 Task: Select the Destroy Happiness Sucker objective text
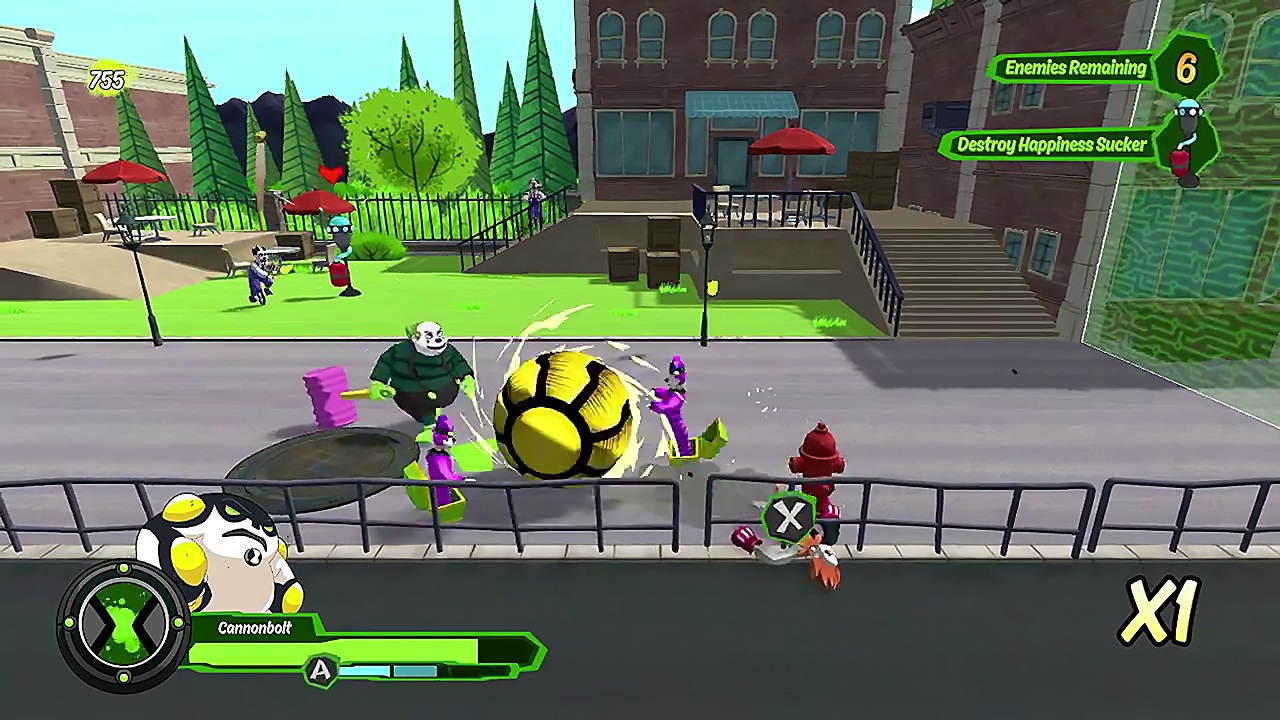[1050, 145]
